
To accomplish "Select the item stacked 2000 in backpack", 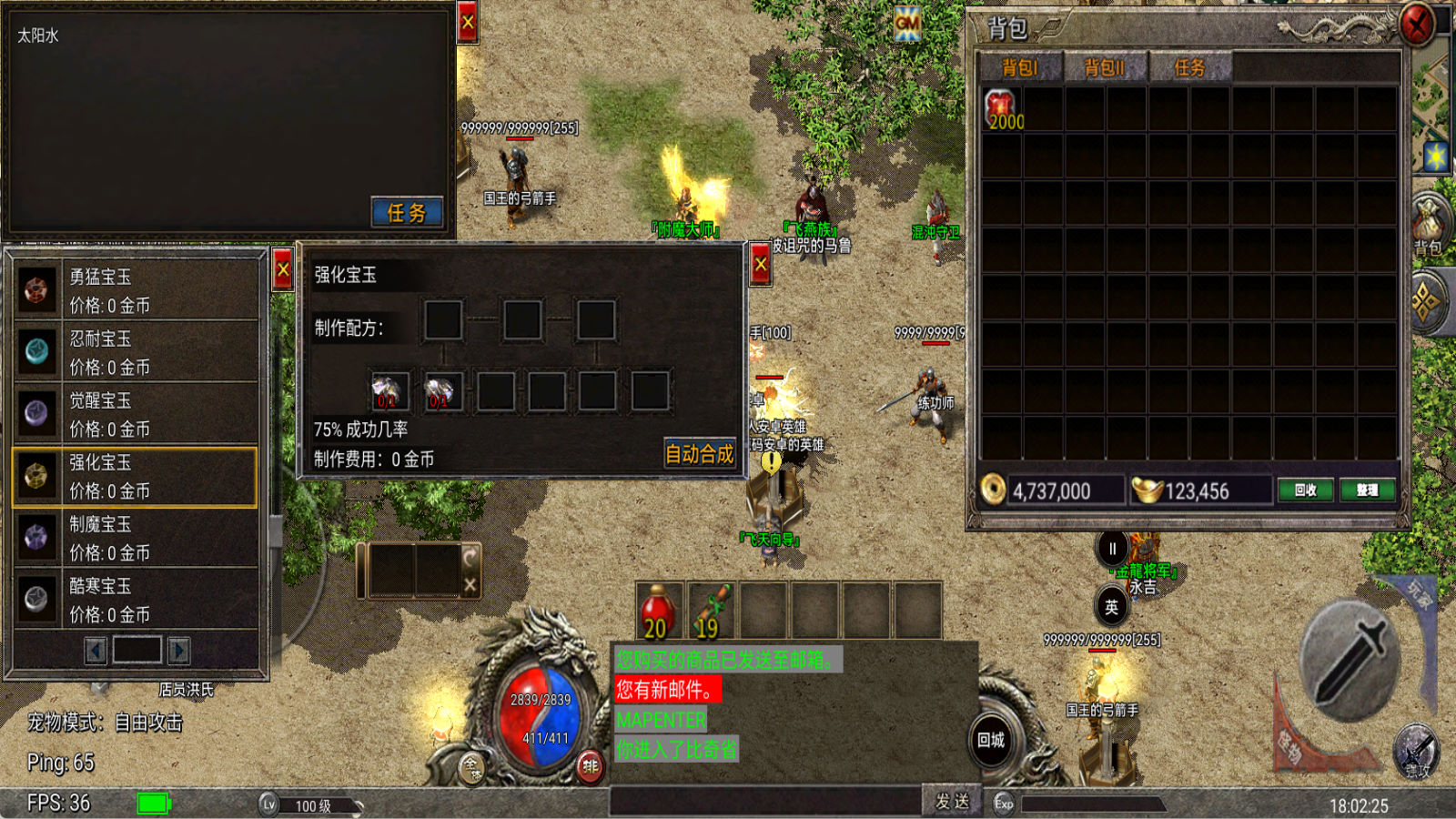I will (x=1002, y=109).
